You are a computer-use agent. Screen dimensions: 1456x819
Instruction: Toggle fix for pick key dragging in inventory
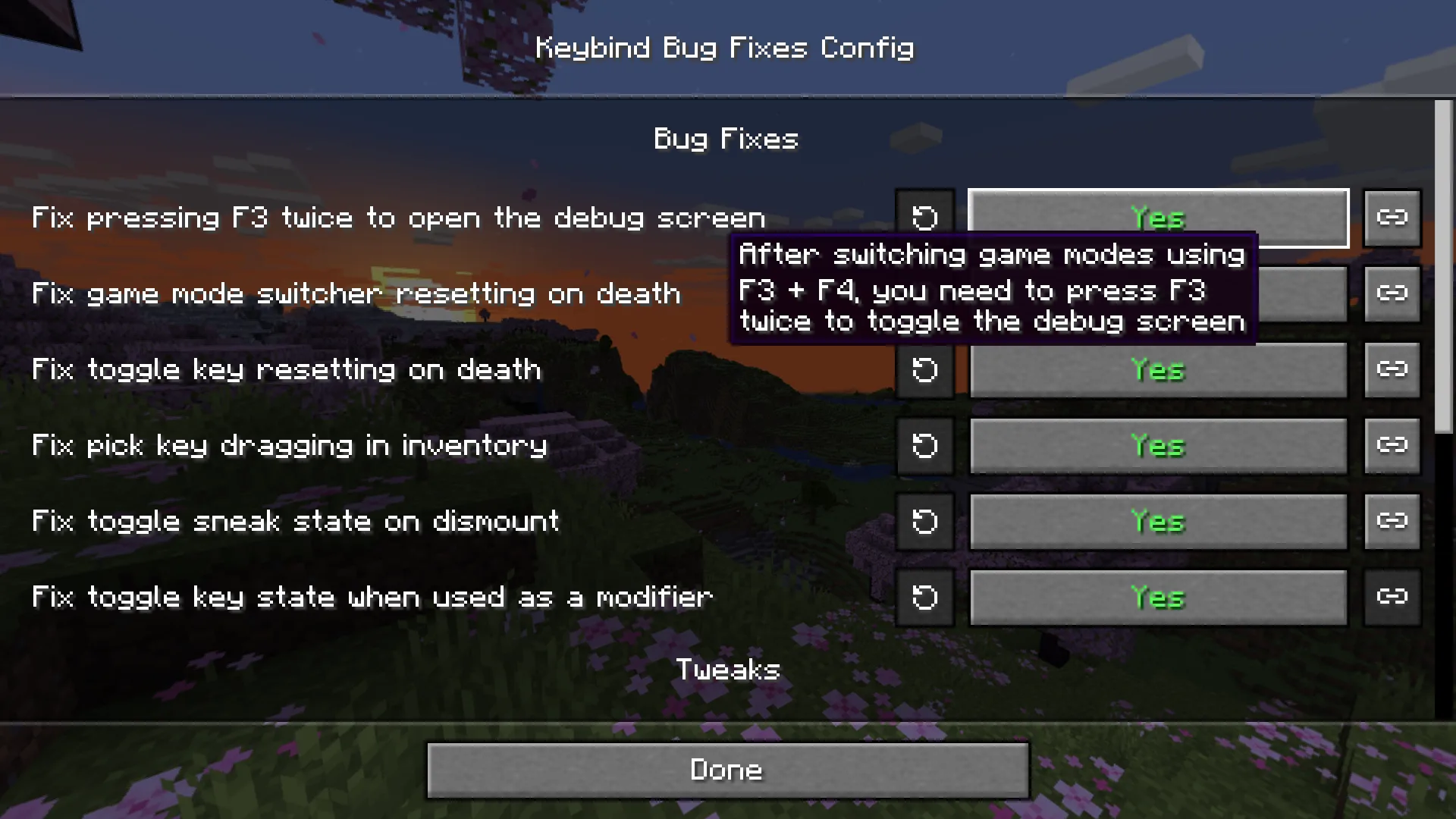coord(1158,446)
